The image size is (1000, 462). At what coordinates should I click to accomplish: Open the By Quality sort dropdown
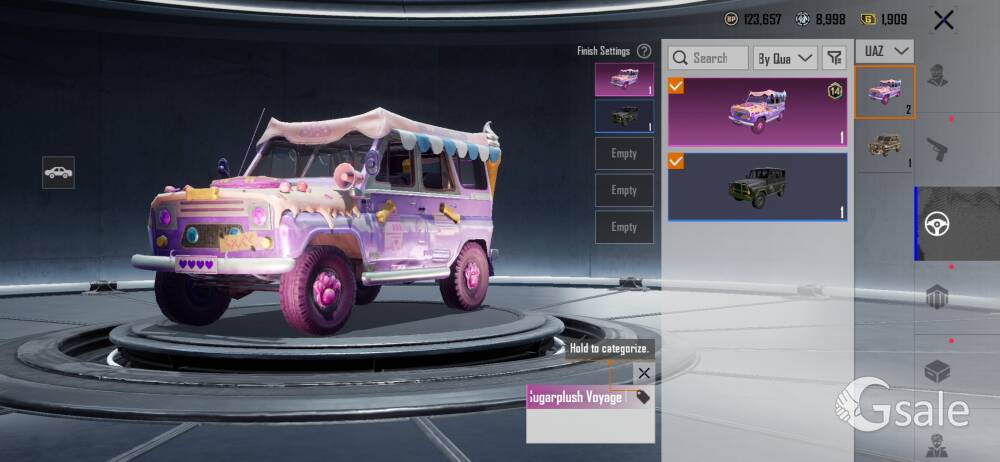coord(785,58)
